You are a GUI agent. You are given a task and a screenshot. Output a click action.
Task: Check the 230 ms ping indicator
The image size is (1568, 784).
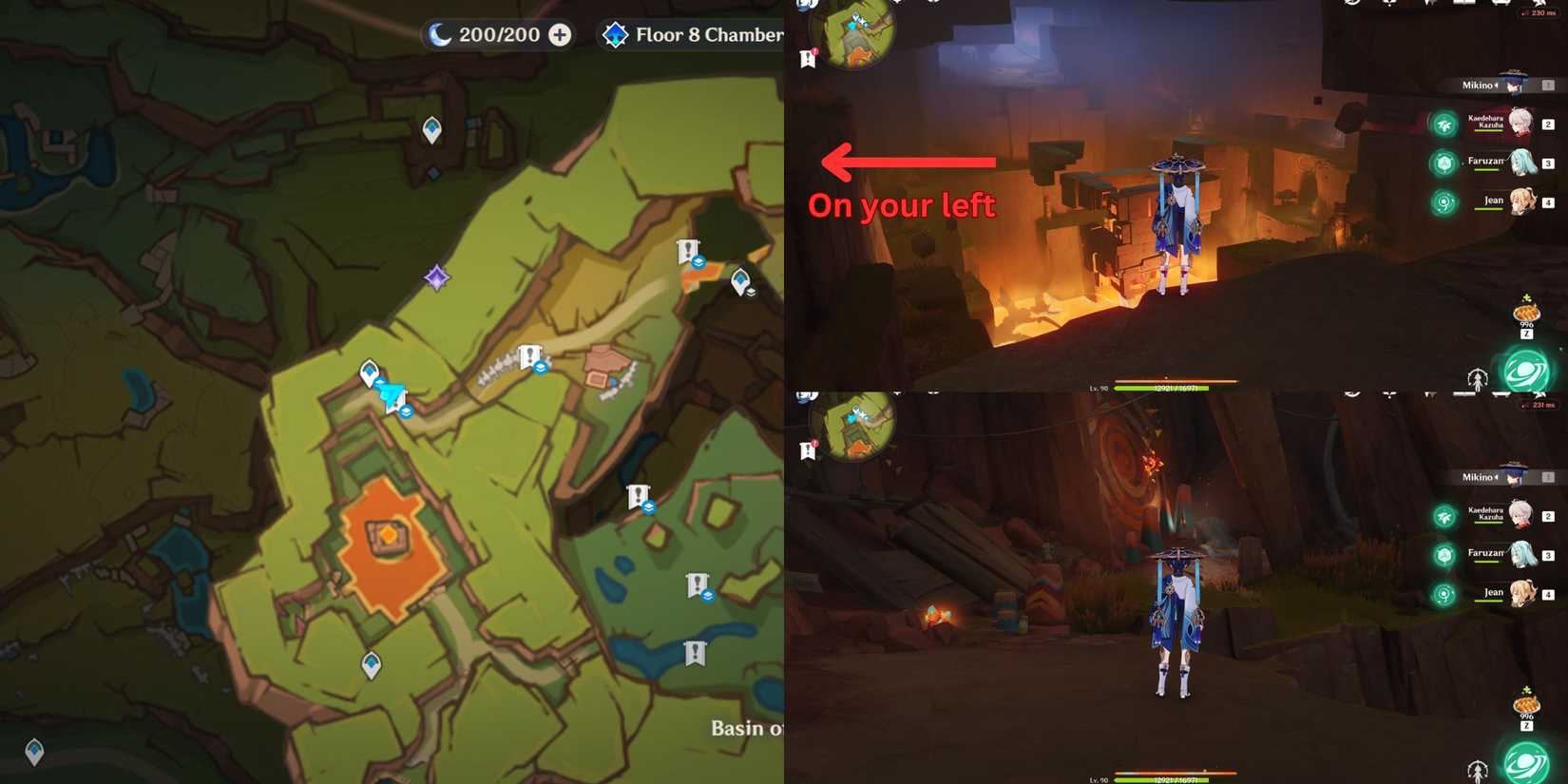(x=1541, y=12)
